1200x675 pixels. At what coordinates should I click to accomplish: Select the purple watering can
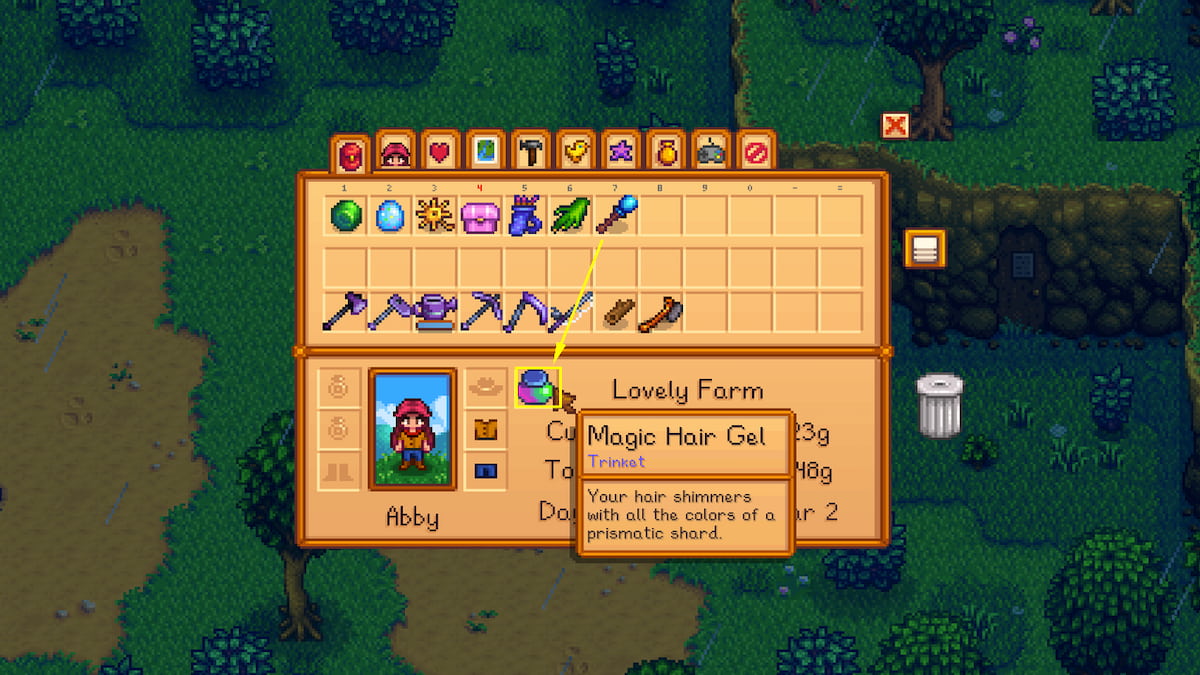[436, 311]
